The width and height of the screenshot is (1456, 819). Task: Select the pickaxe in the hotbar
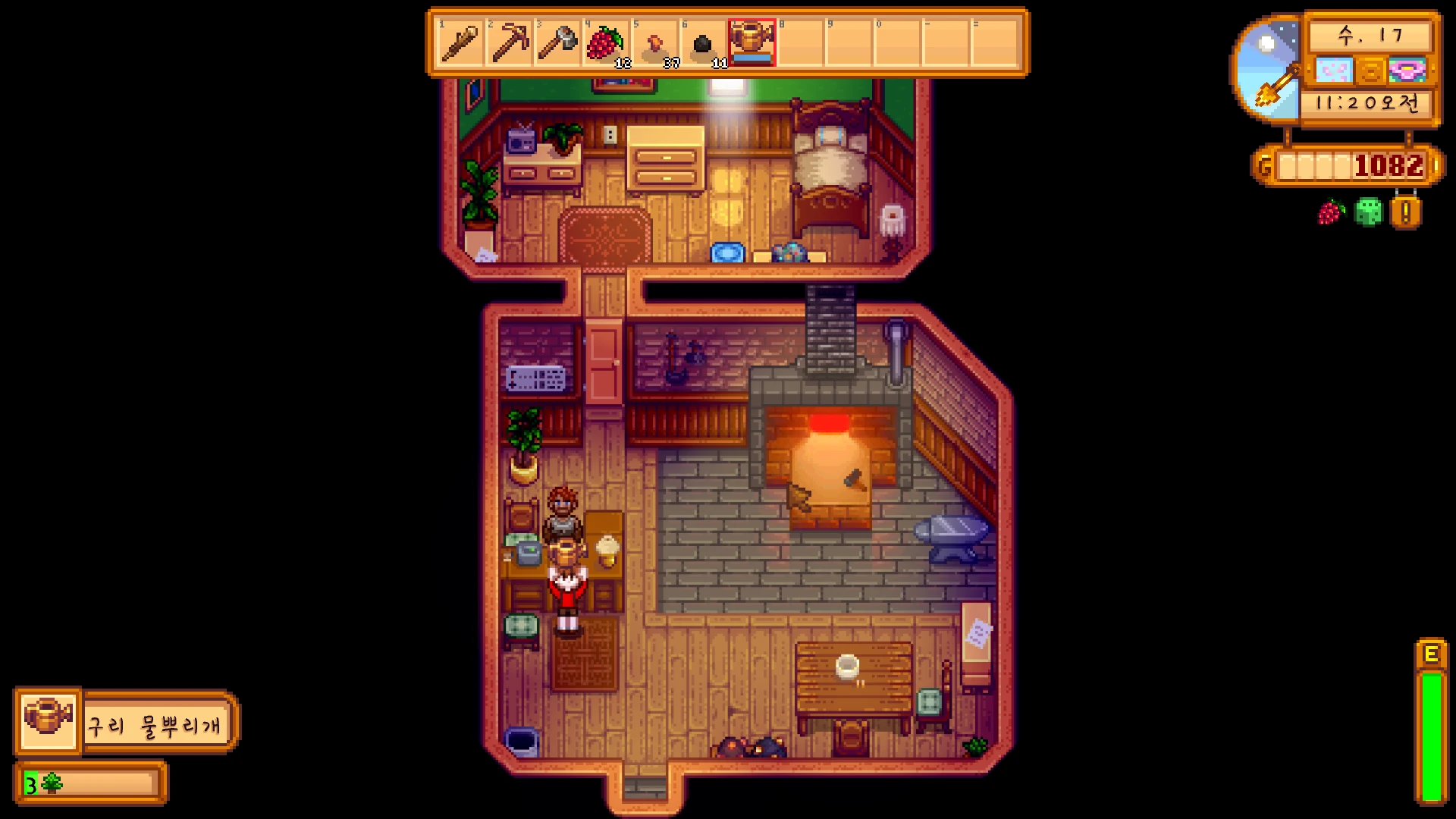tap(509, 43)
